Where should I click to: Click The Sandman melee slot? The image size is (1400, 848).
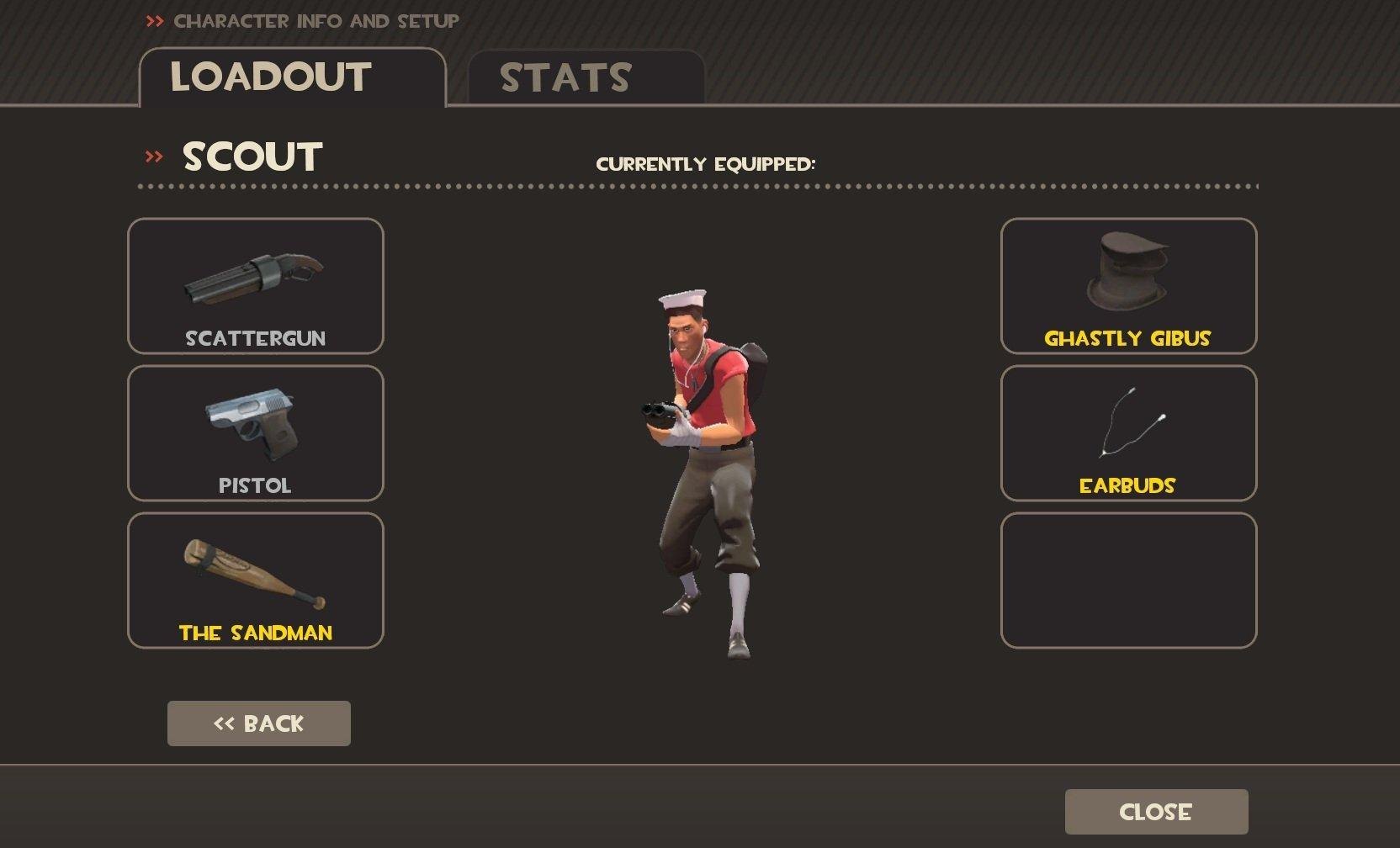click(256, 580)
